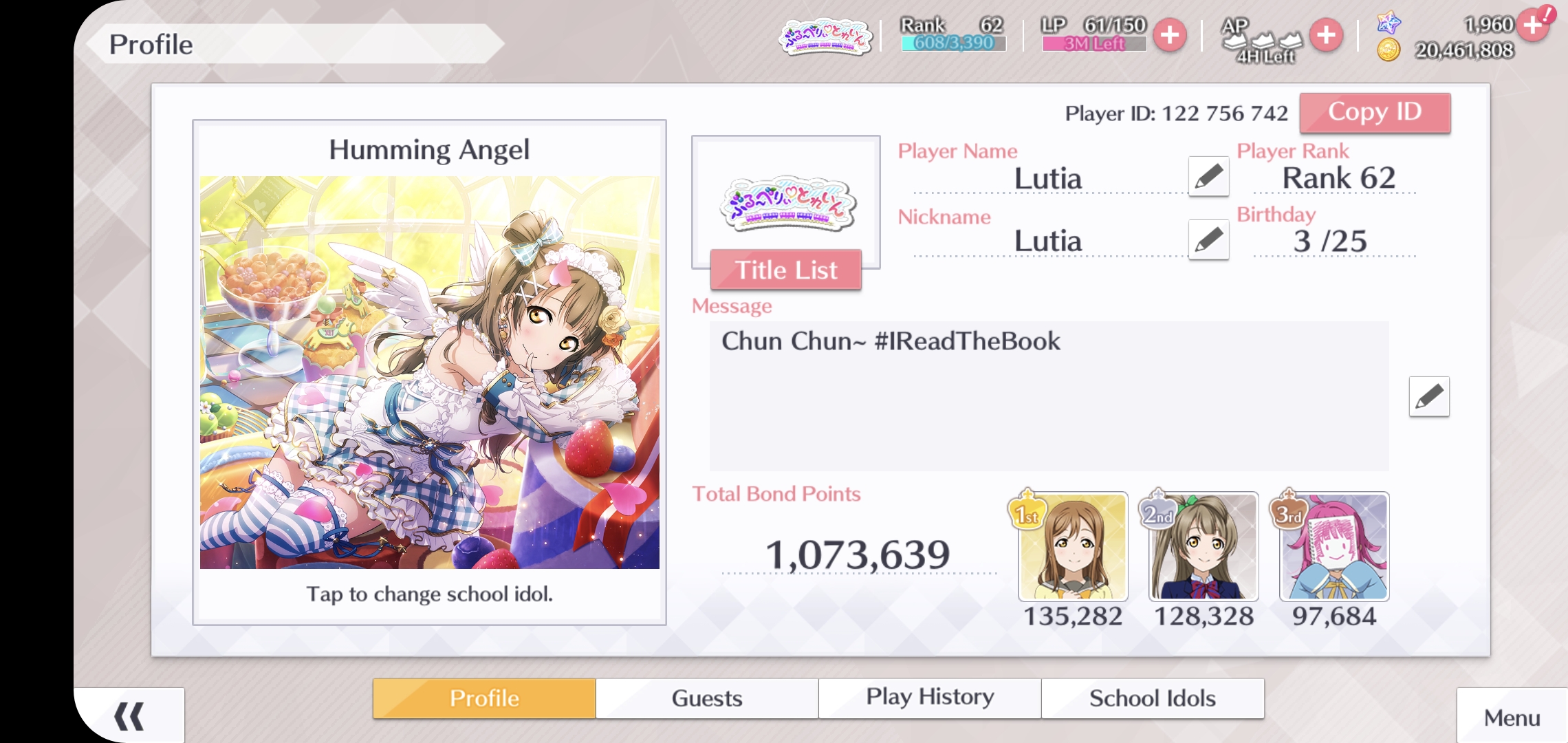
Task: Select the 1st place bond idol
Action: (1073, 547)
